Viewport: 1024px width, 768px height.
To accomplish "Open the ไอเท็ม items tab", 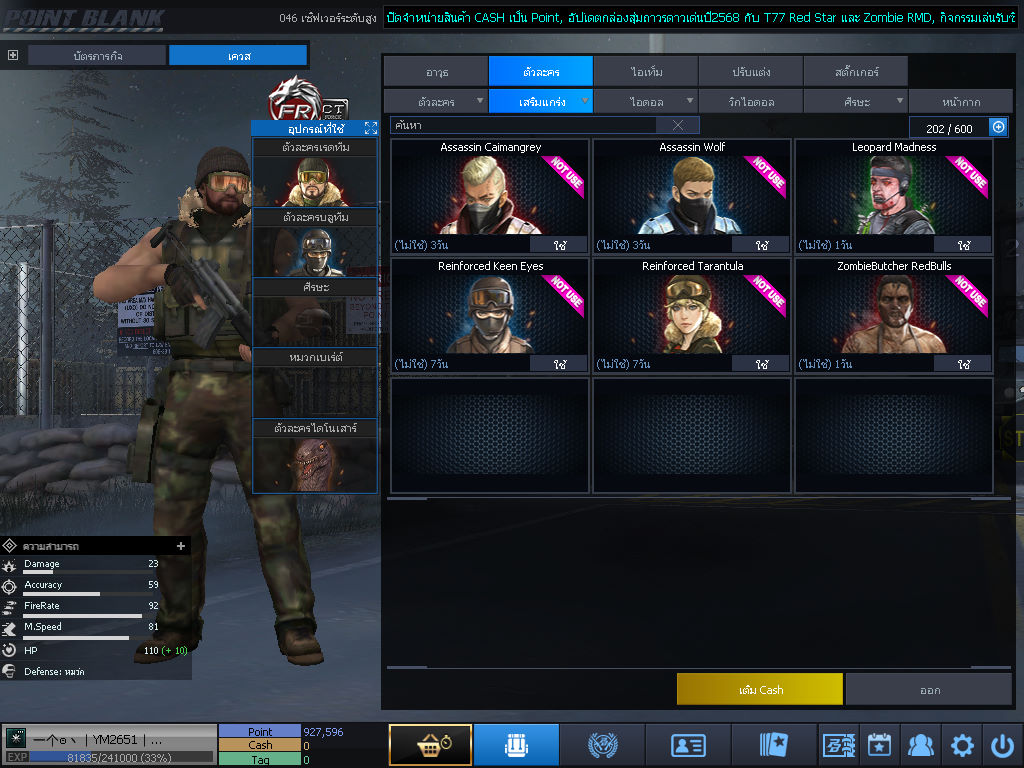I will tap(646, 71).
